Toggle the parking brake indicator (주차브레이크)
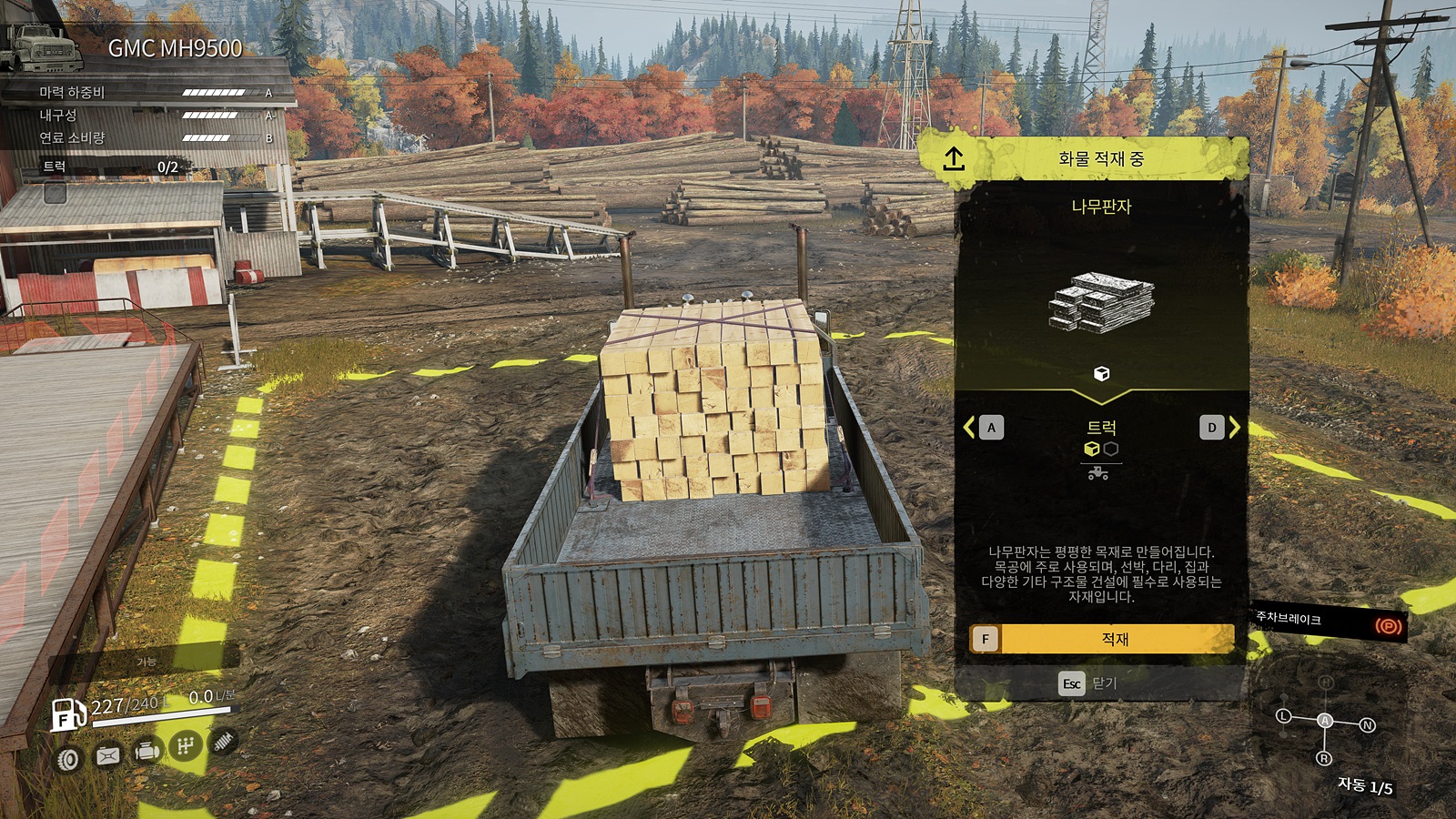 click(1387, 626)
